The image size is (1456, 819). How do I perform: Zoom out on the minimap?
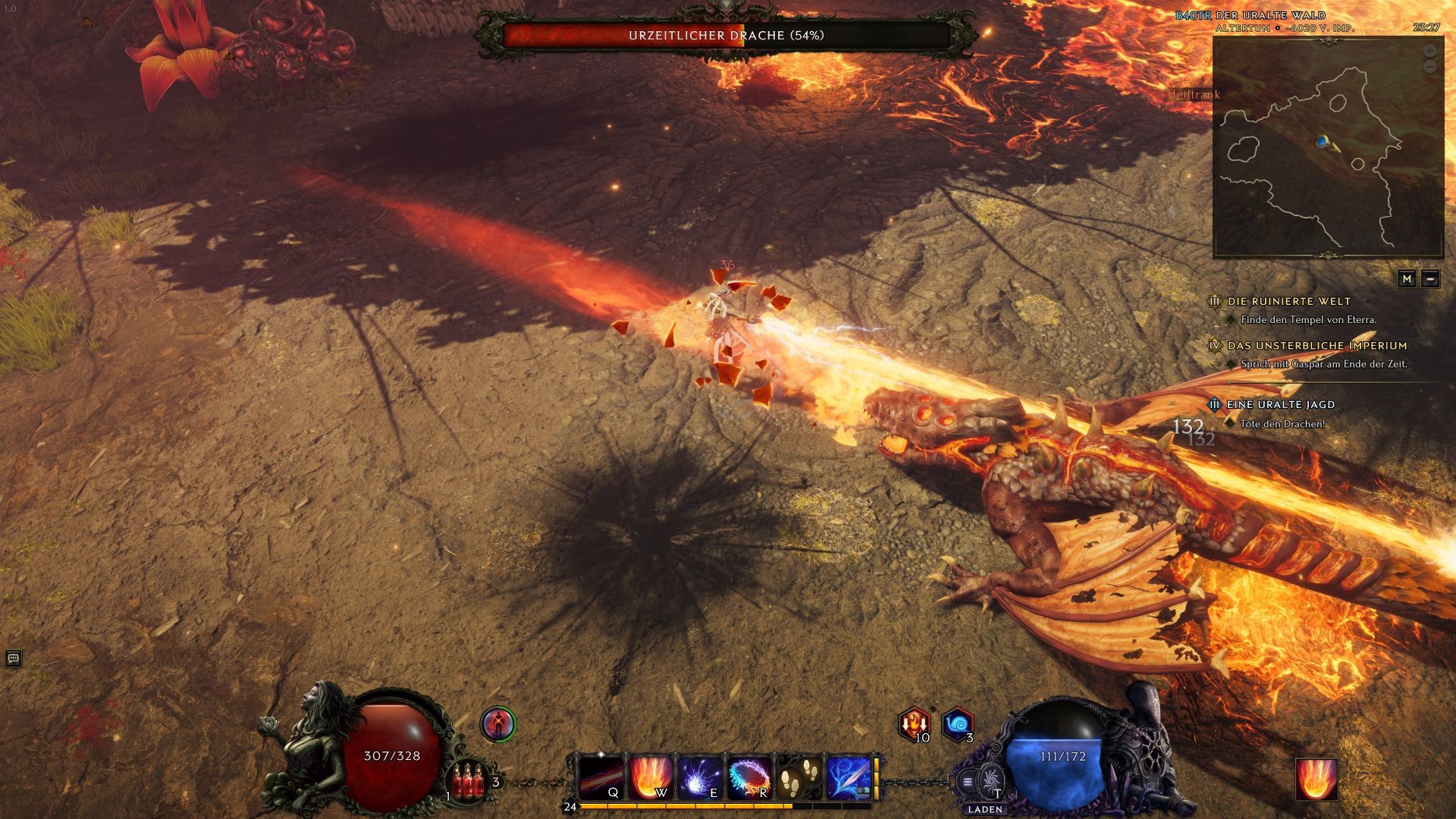(1429, 67)
